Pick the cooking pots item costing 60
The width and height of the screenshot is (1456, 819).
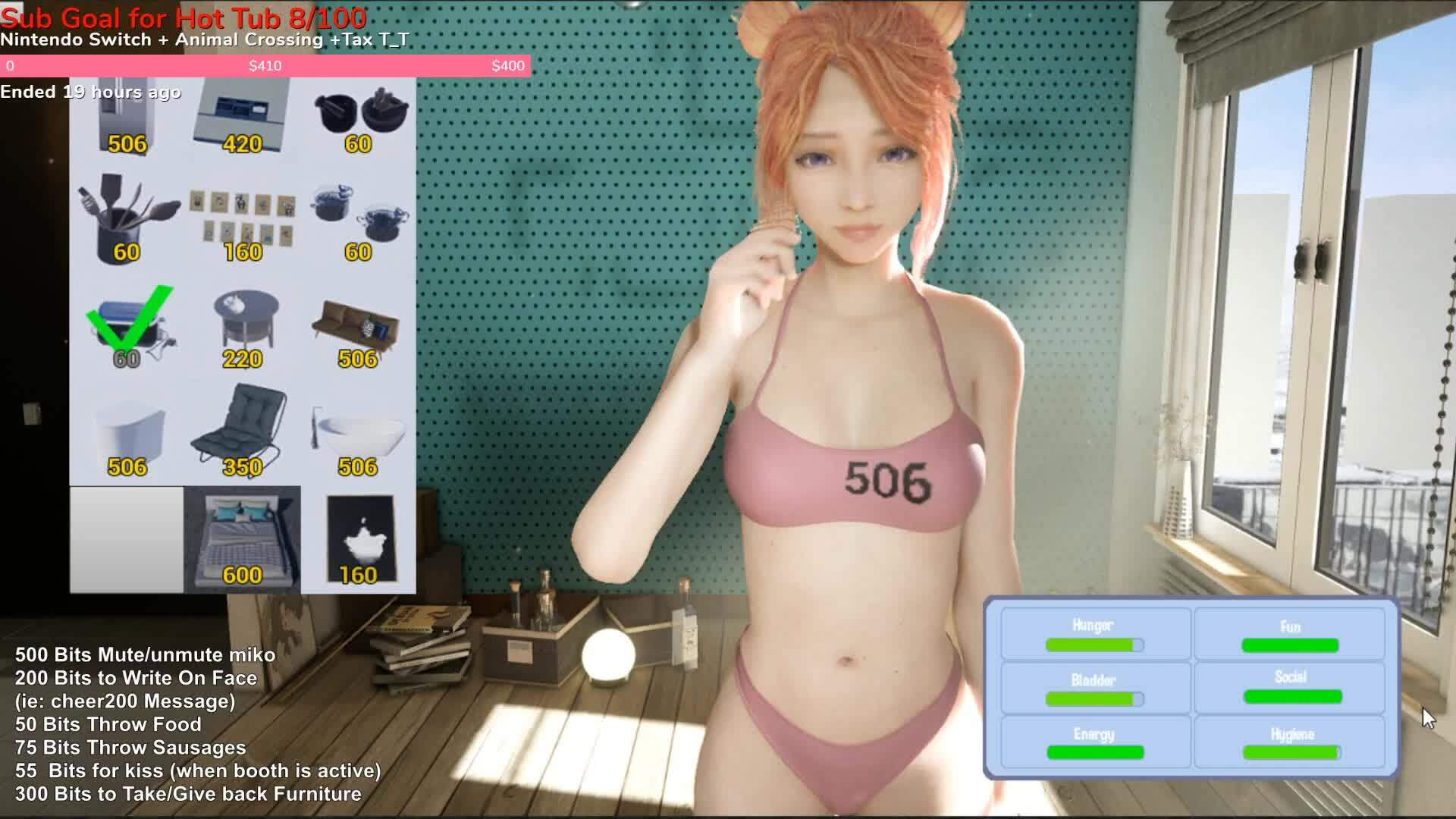click(x=356, y=114)
